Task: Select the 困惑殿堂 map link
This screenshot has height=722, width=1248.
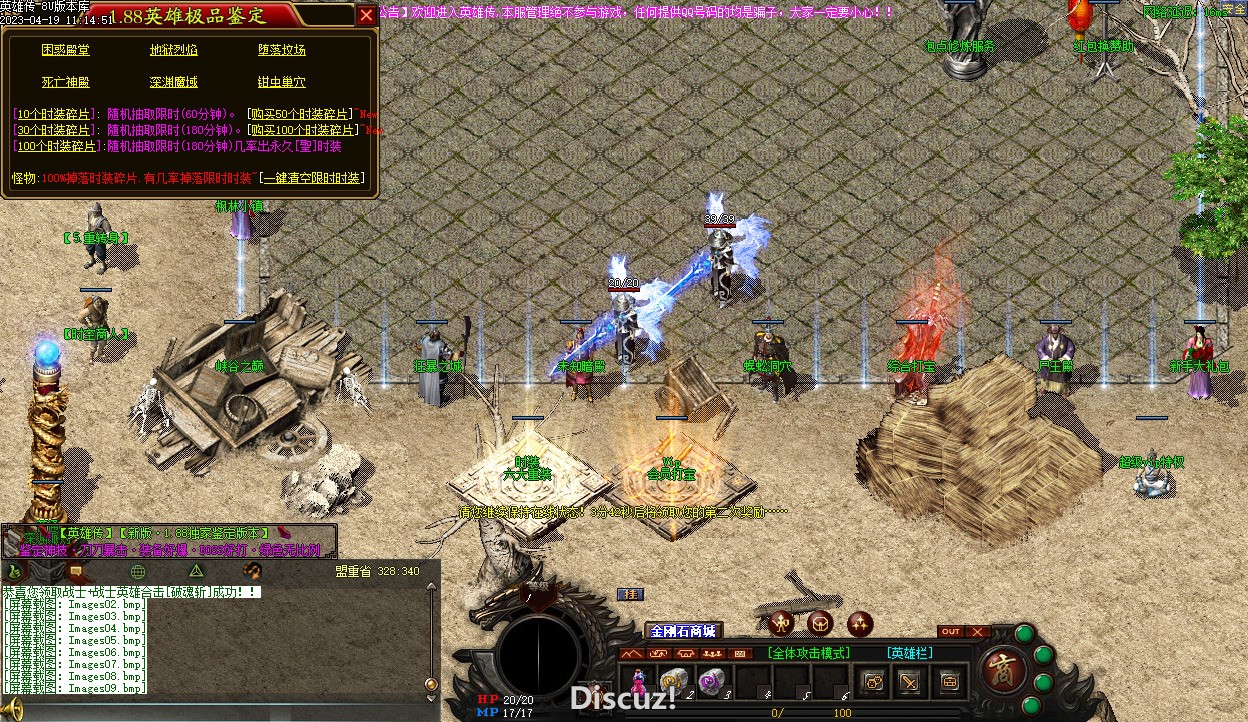Action: [65, 50]
